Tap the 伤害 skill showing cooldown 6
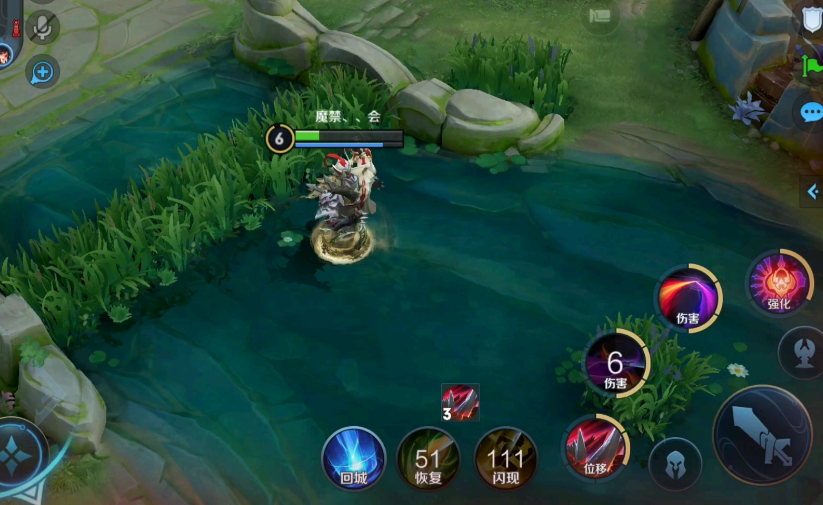This screenshot has width=823, height=505. (x=616, y=364)
